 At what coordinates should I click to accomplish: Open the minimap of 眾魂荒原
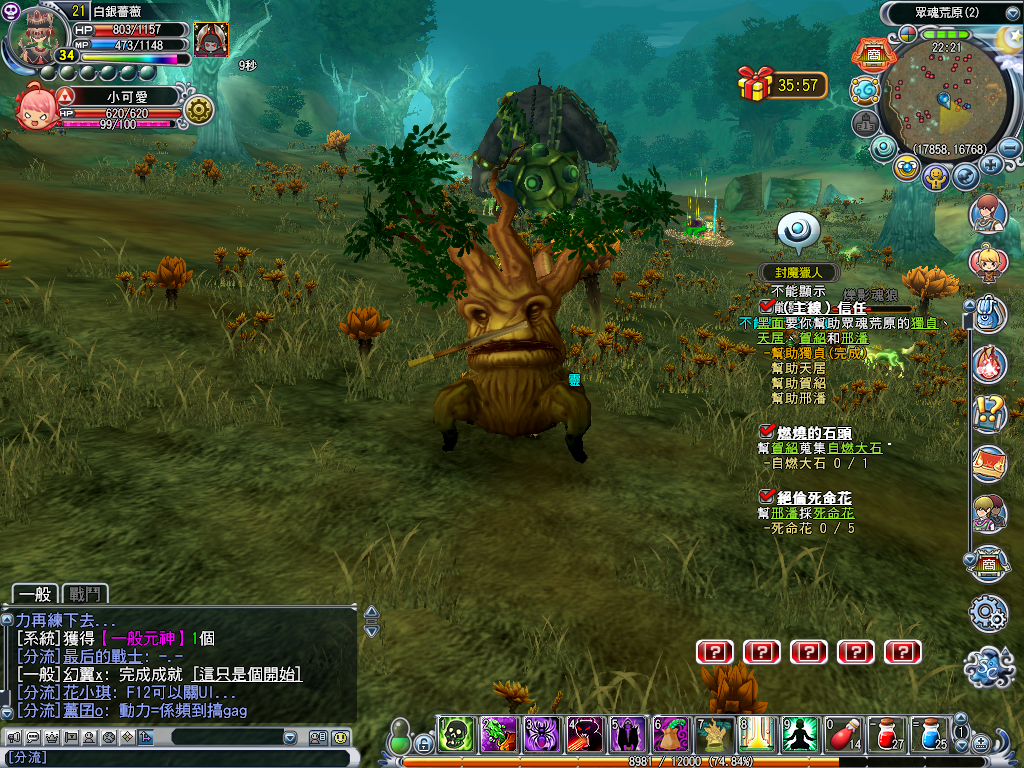(x=943, y=95)
